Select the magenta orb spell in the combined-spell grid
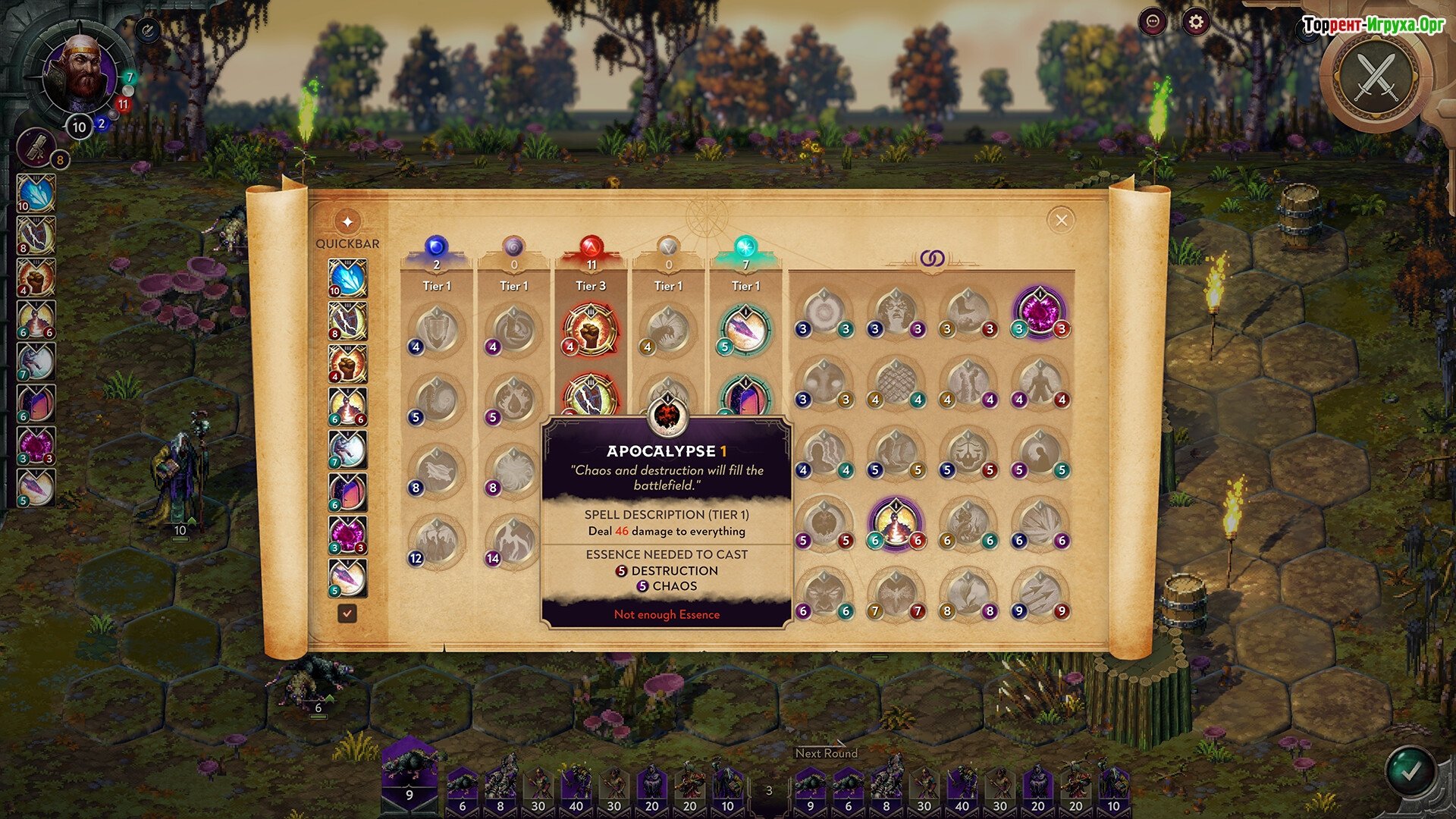The height and width of the screenshot is (819, 1456). pyautogui.click(x=1040, y=311)
